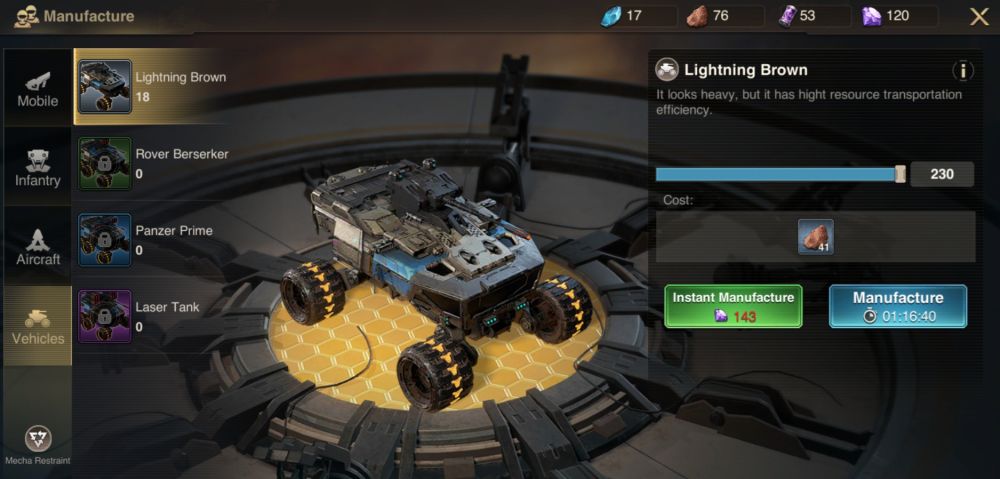Close the Manufacture window
This screenshot has width=1000, height=479.
pos(979,16)
